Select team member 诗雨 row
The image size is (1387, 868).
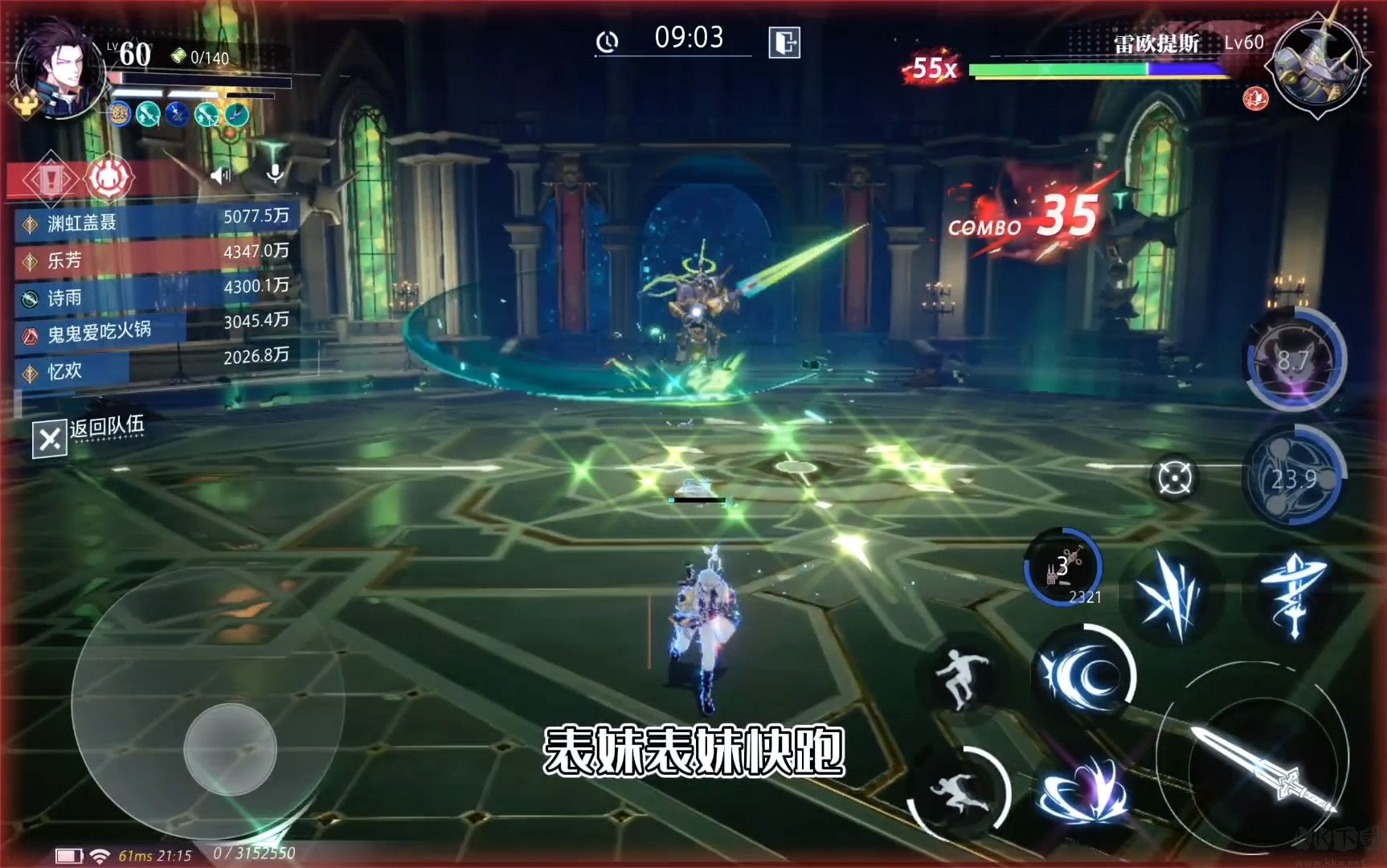[x=157, y=294]
